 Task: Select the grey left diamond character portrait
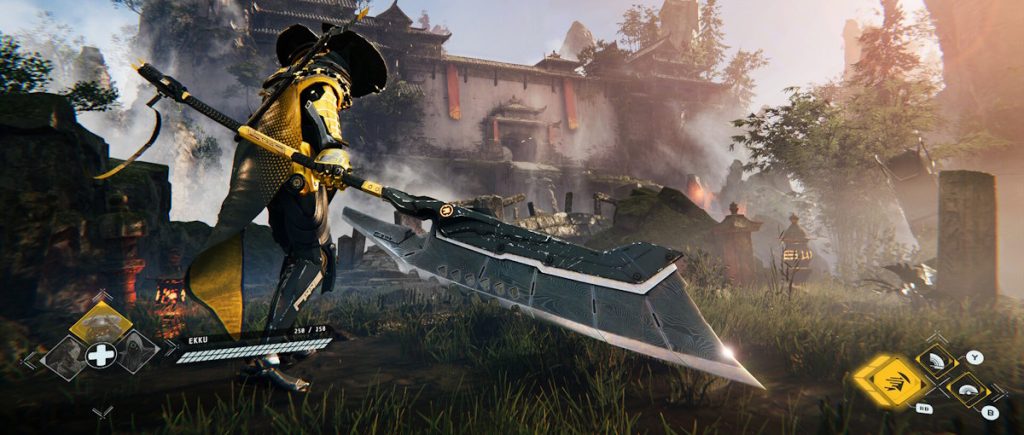pyautogui.click(x=66, y=355)
